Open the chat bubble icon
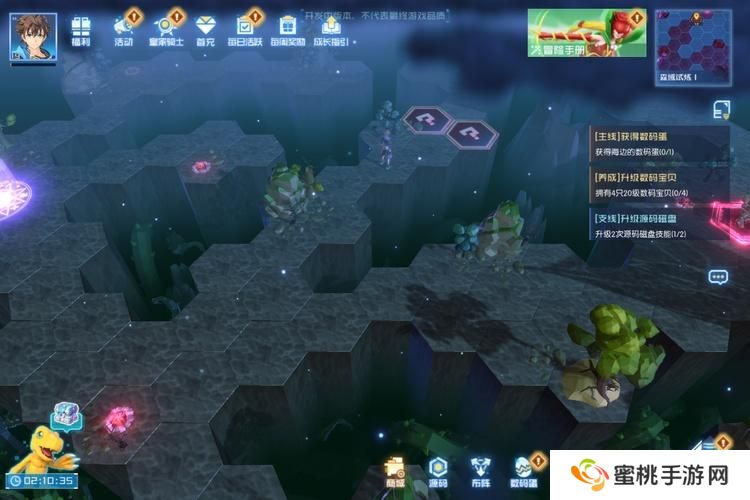This screenshot has width=750, height=500. coord(718,277)
